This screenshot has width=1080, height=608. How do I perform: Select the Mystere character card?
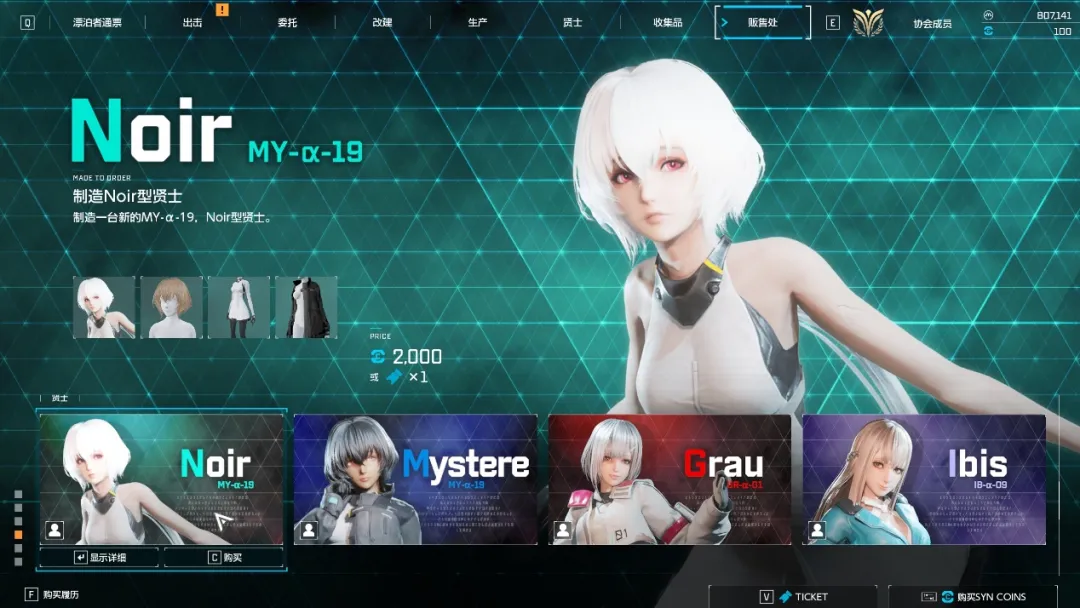415,479
